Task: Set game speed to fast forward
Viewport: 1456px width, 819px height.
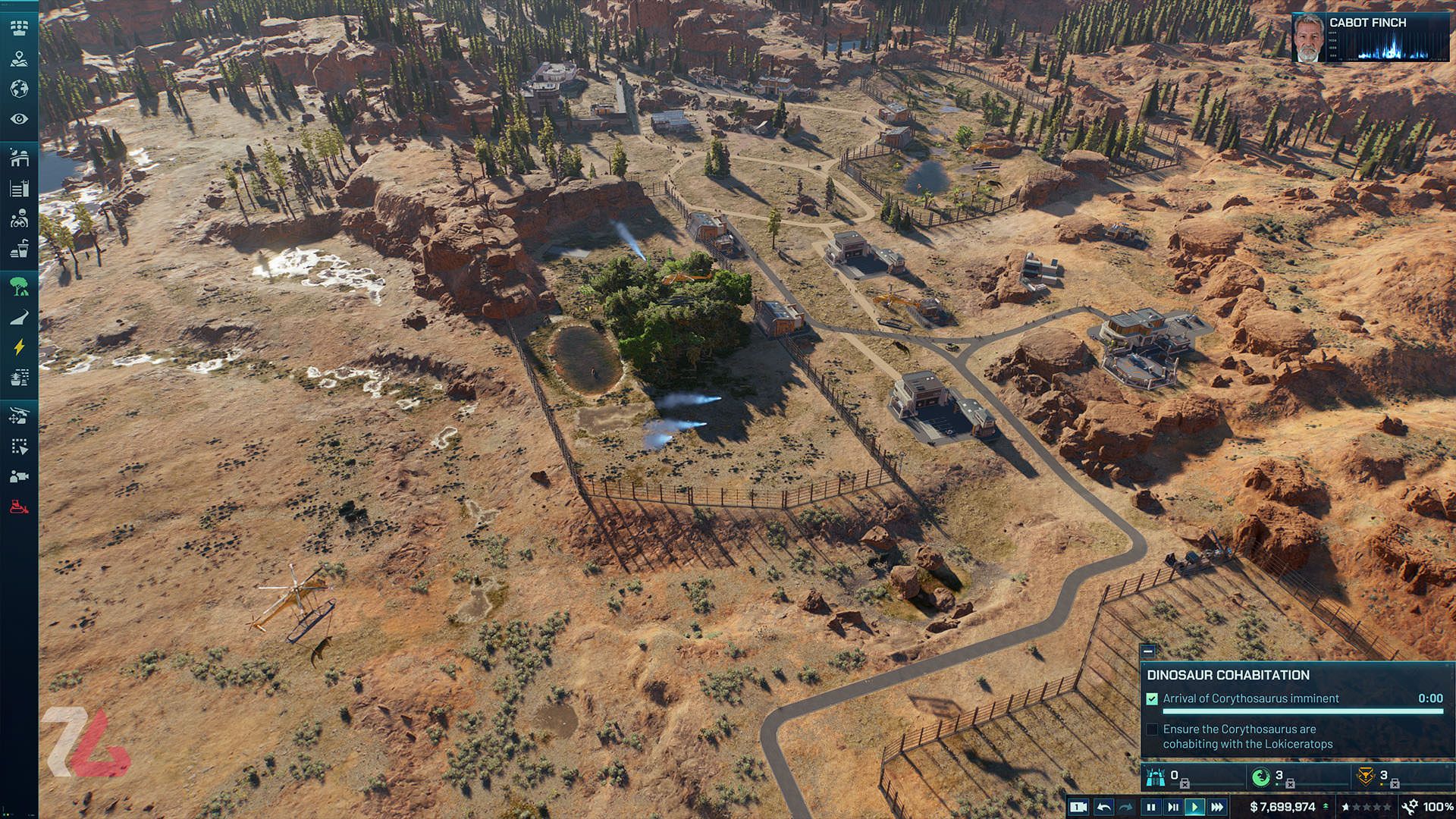Action: pos(1217,807)
